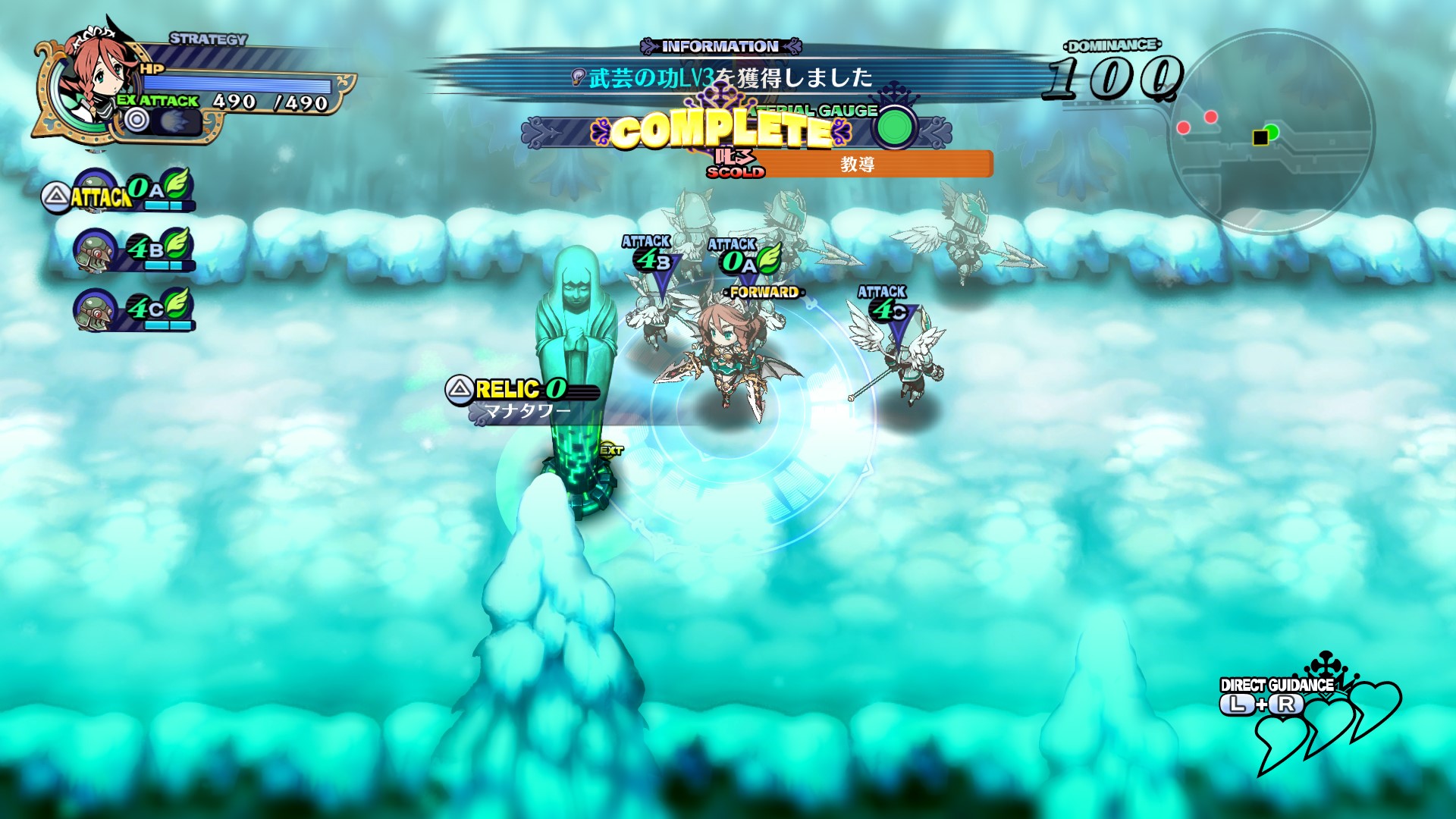Click the green Material Gauge orb
1456x819 pixels.
(x=895, y=127)
